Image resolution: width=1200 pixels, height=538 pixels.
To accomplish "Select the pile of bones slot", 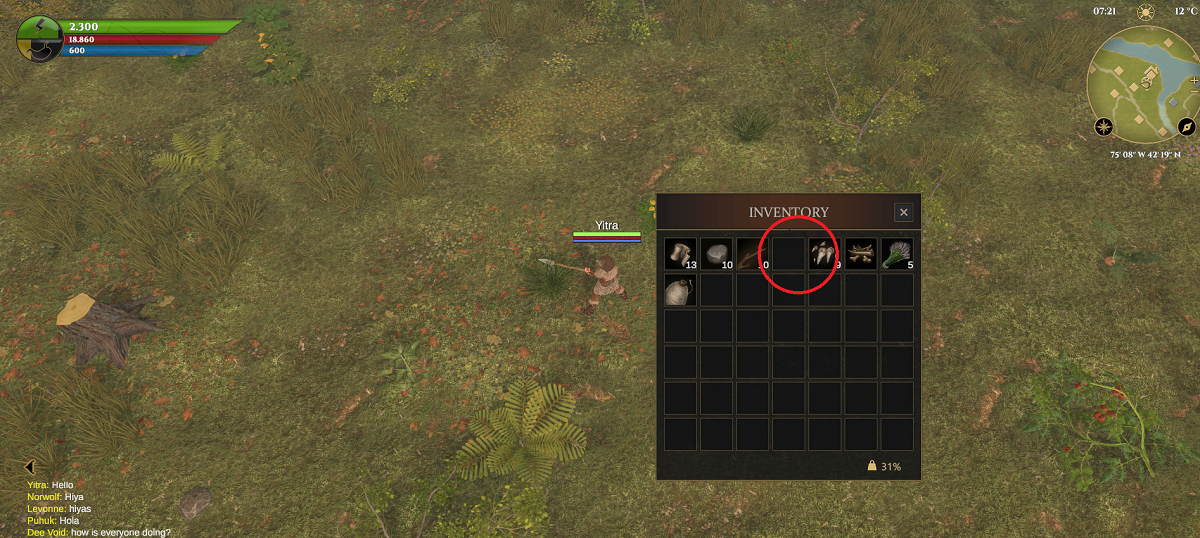I will click(861, 254).
